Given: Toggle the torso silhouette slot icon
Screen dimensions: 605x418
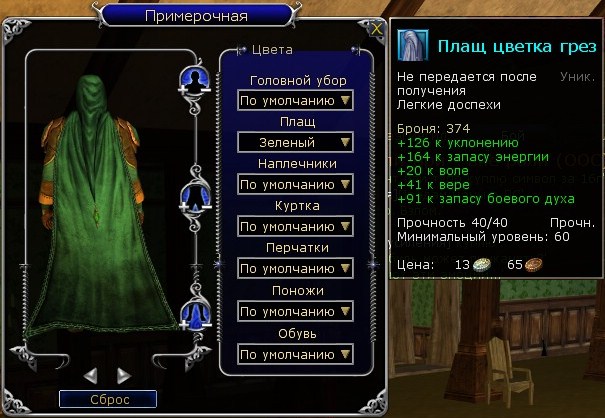Looking at the screenshot, I should 192,196.
